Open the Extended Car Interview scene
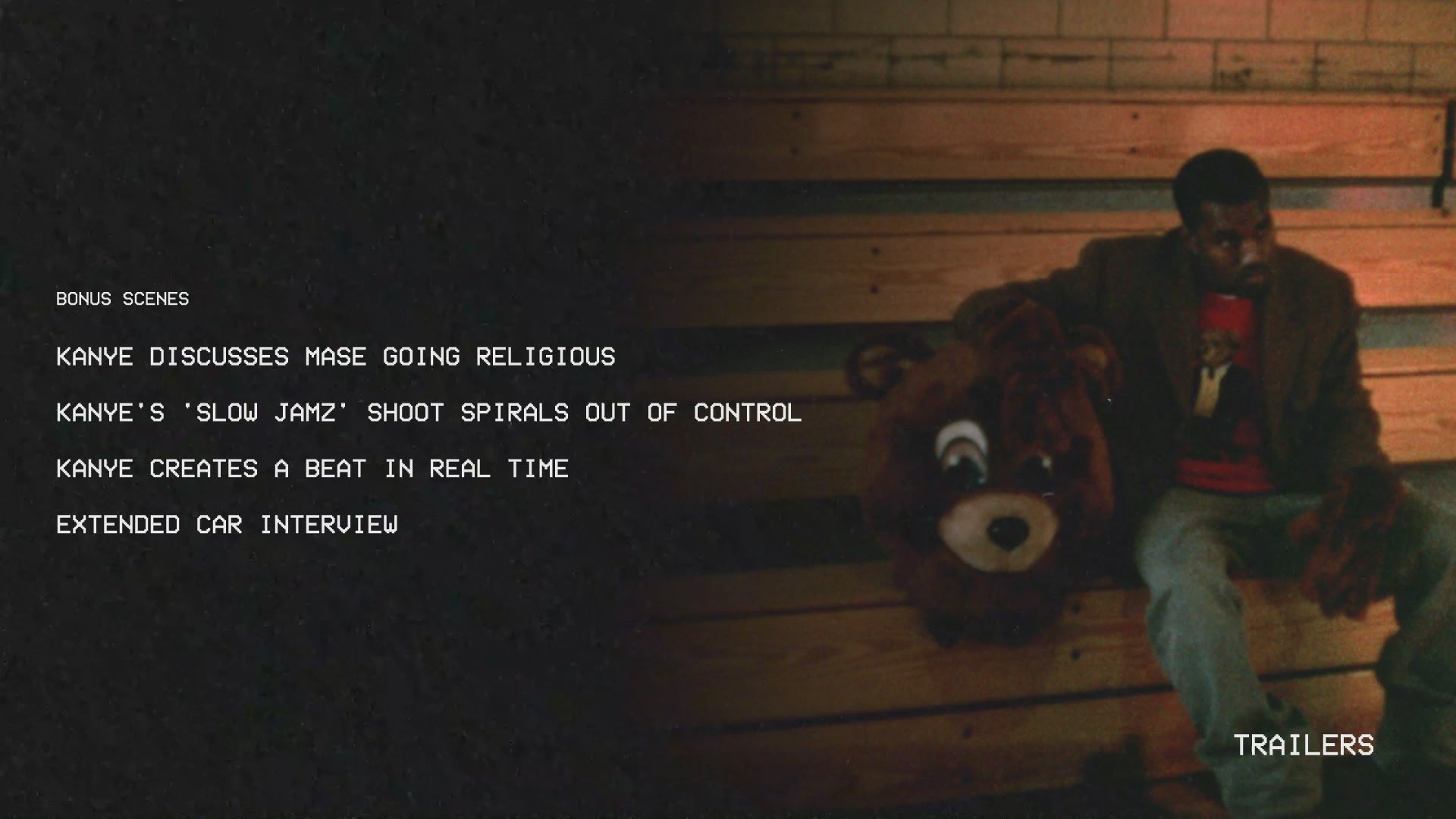The width and height of the screenshot is (1456, 819). [227, 525]
